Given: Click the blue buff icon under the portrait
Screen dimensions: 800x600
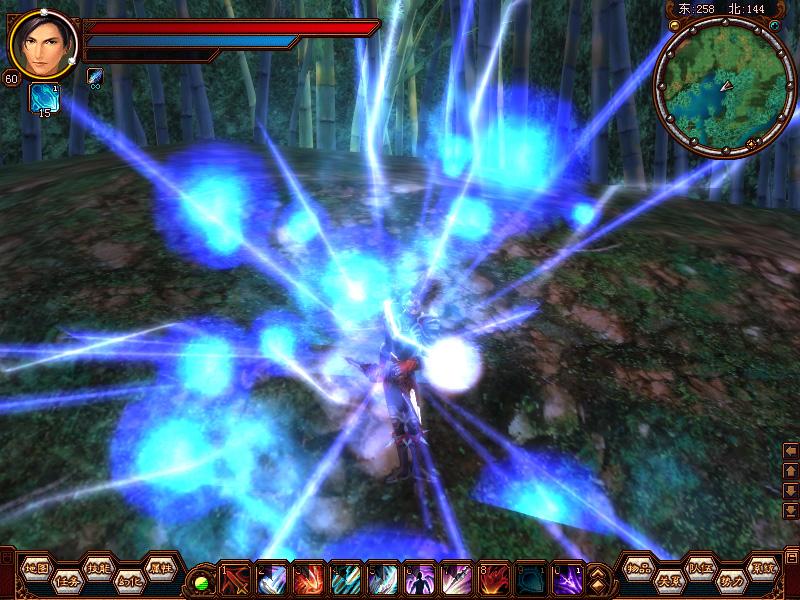Looking at the screenshot, I should 43,97.
